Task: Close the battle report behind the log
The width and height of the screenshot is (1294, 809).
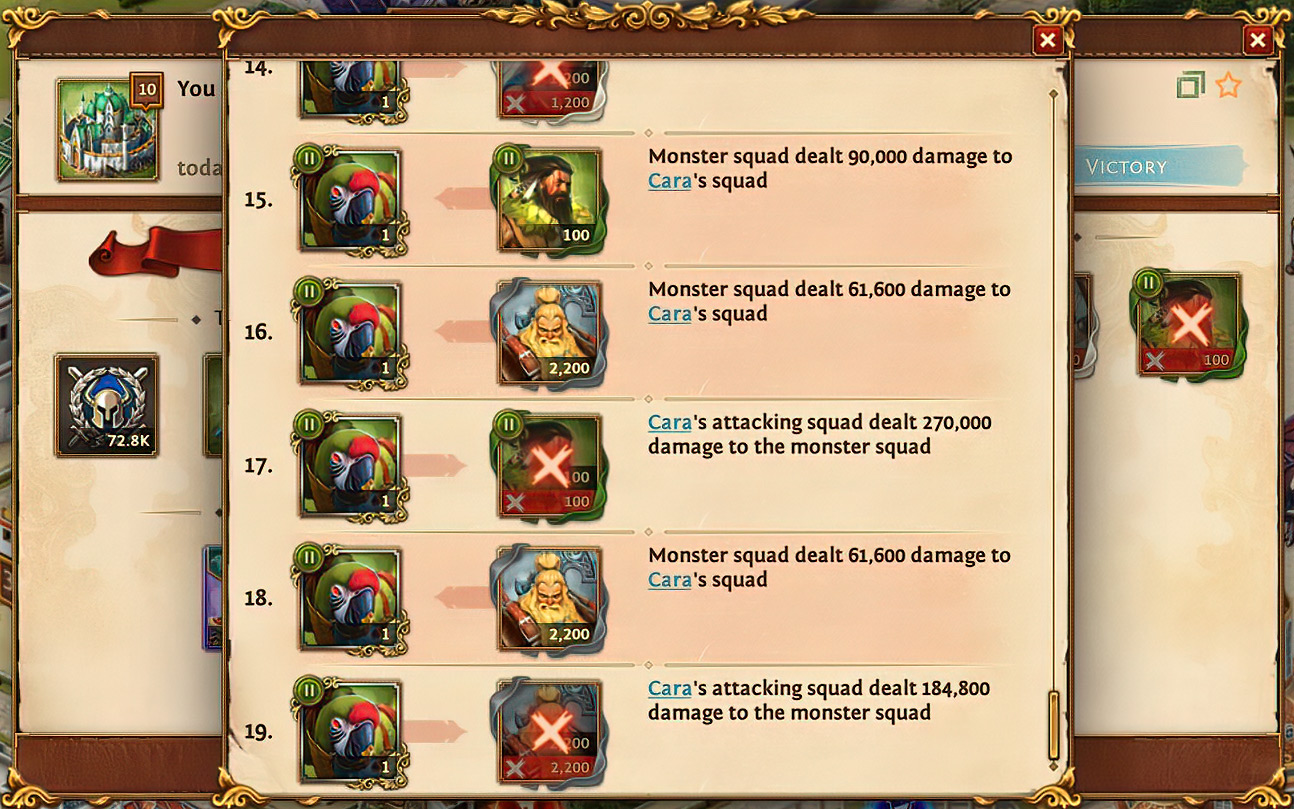Action: tap(1257, 40)
